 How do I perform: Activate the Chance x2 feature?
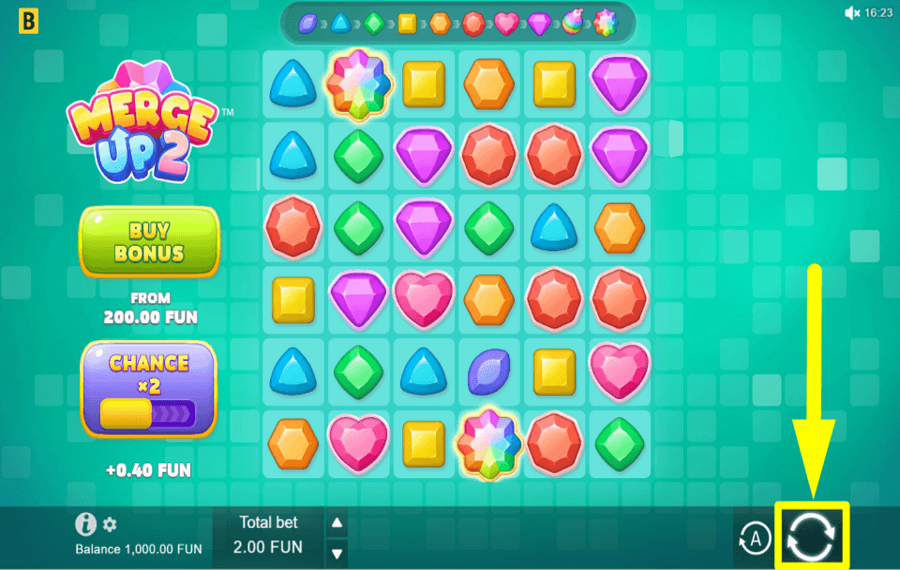coord(149,389)
